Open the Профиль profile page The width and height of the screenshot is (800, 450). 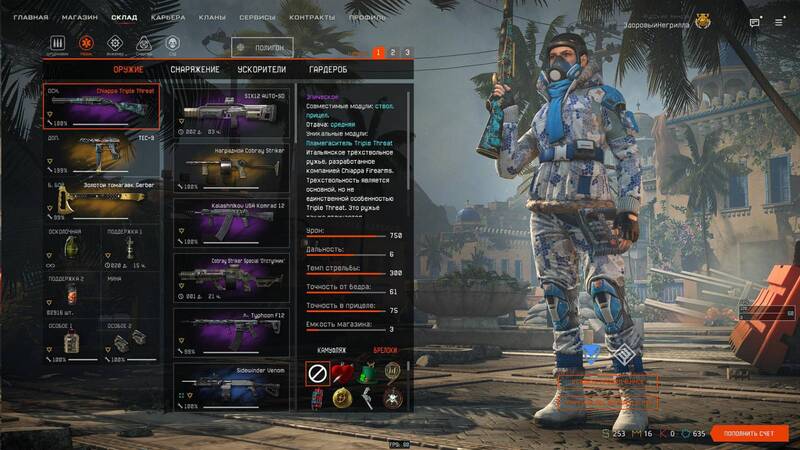tap(367, 18)
